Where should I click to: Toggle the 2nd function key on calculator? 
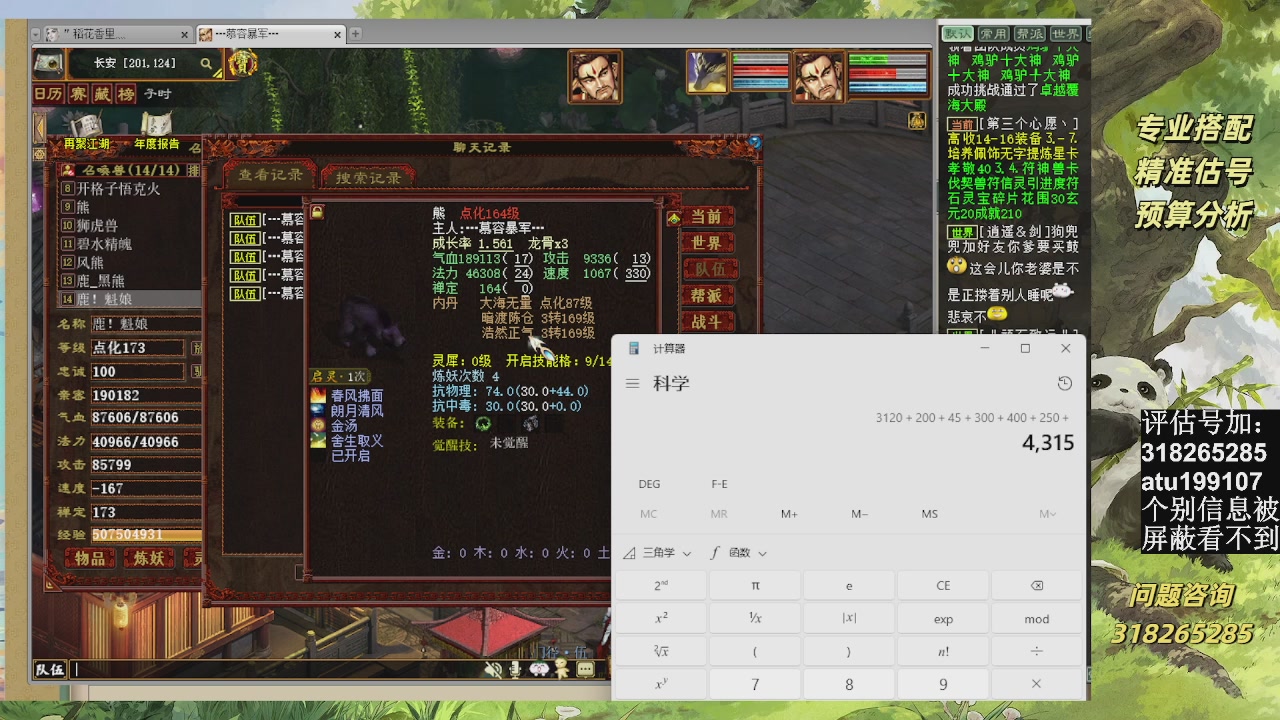click(660, 584)
